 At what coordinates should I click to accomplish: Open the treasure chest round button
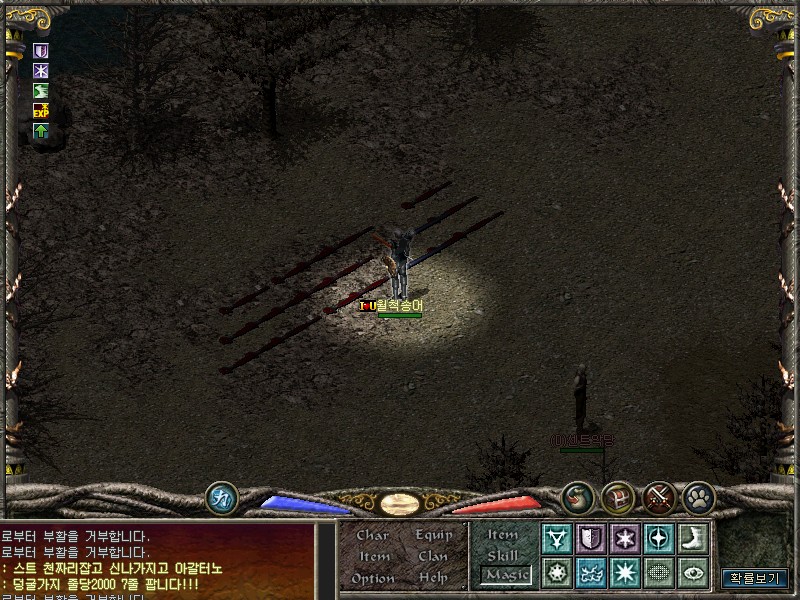618,497
